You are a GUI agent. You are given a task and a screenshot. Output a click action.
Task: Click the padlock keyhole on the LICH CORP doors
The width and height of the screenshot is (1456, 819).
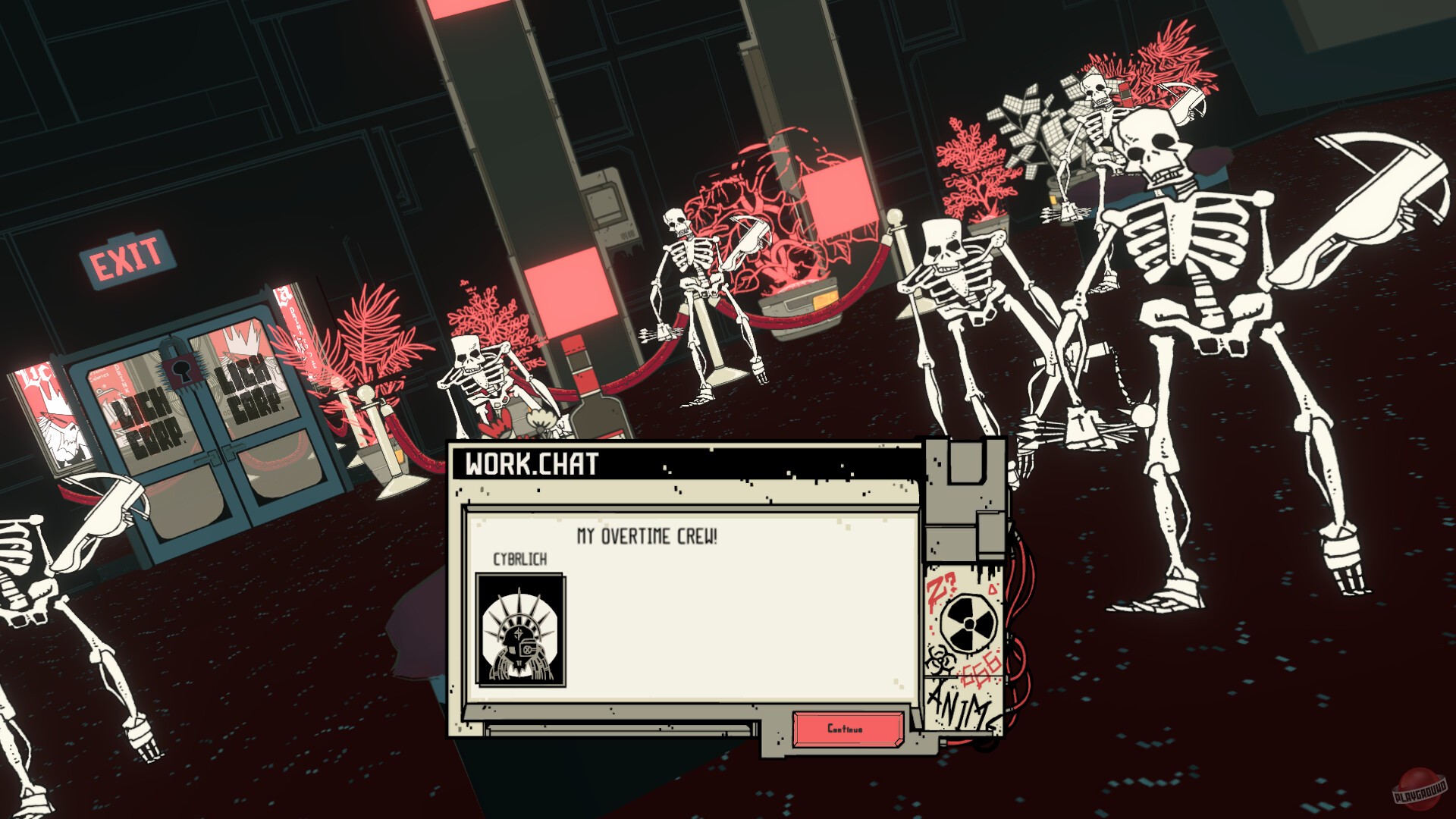pos(180,372)
